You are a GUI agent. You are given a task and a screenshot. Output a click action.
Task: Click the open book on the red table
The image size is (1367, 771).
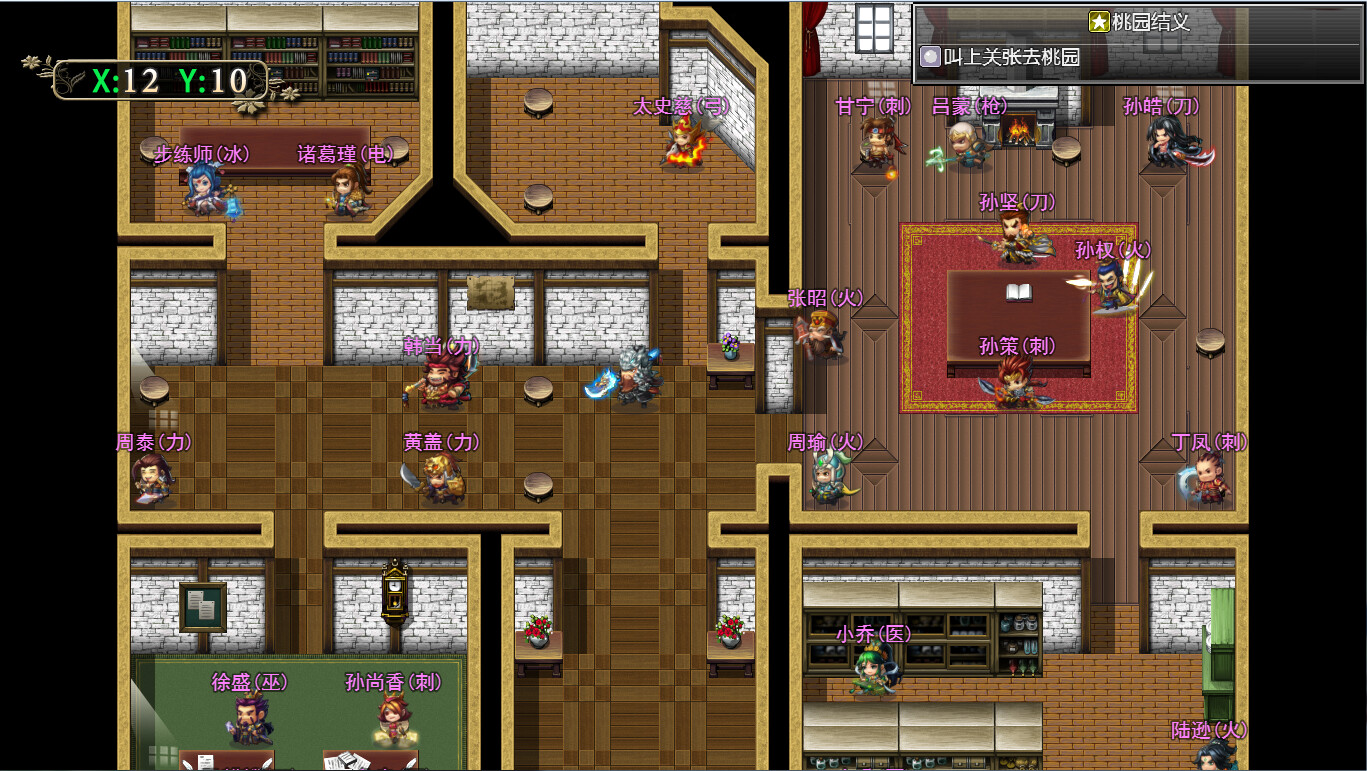pyautogui.click(x=1018, y=295)
